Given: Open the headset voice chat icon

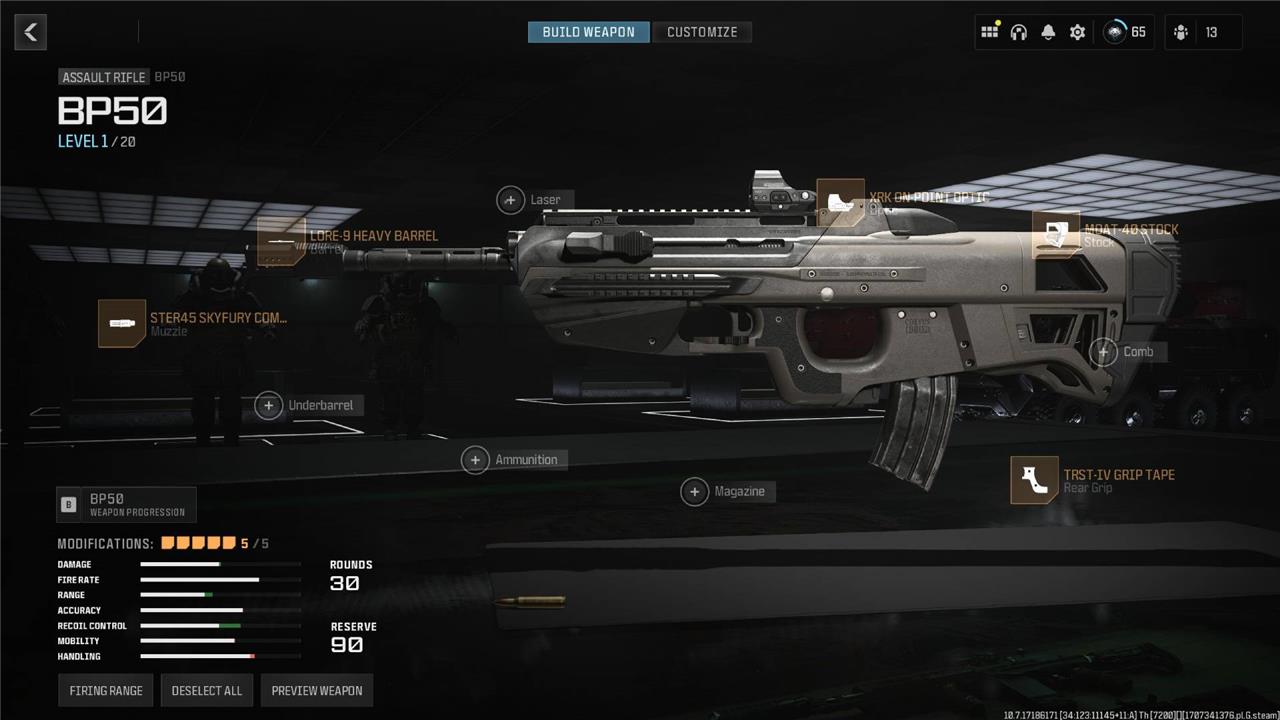Looking at the screenshot, I should (1019, 32).
